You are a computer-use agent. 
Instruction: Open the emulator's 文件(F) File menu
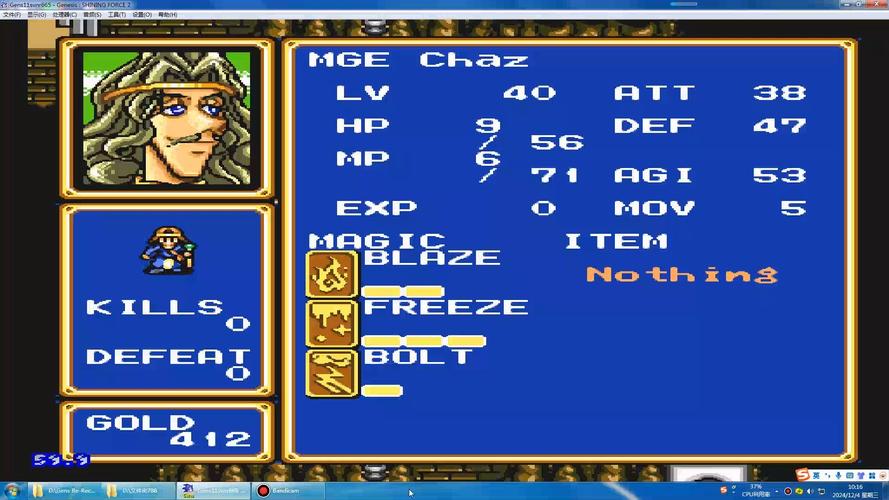click(x=12, y=15)
